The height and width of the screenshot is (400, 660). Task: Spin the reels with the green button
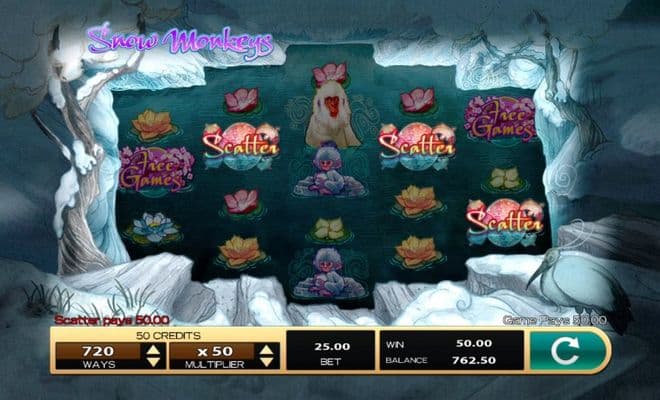(x=569, y=352)
